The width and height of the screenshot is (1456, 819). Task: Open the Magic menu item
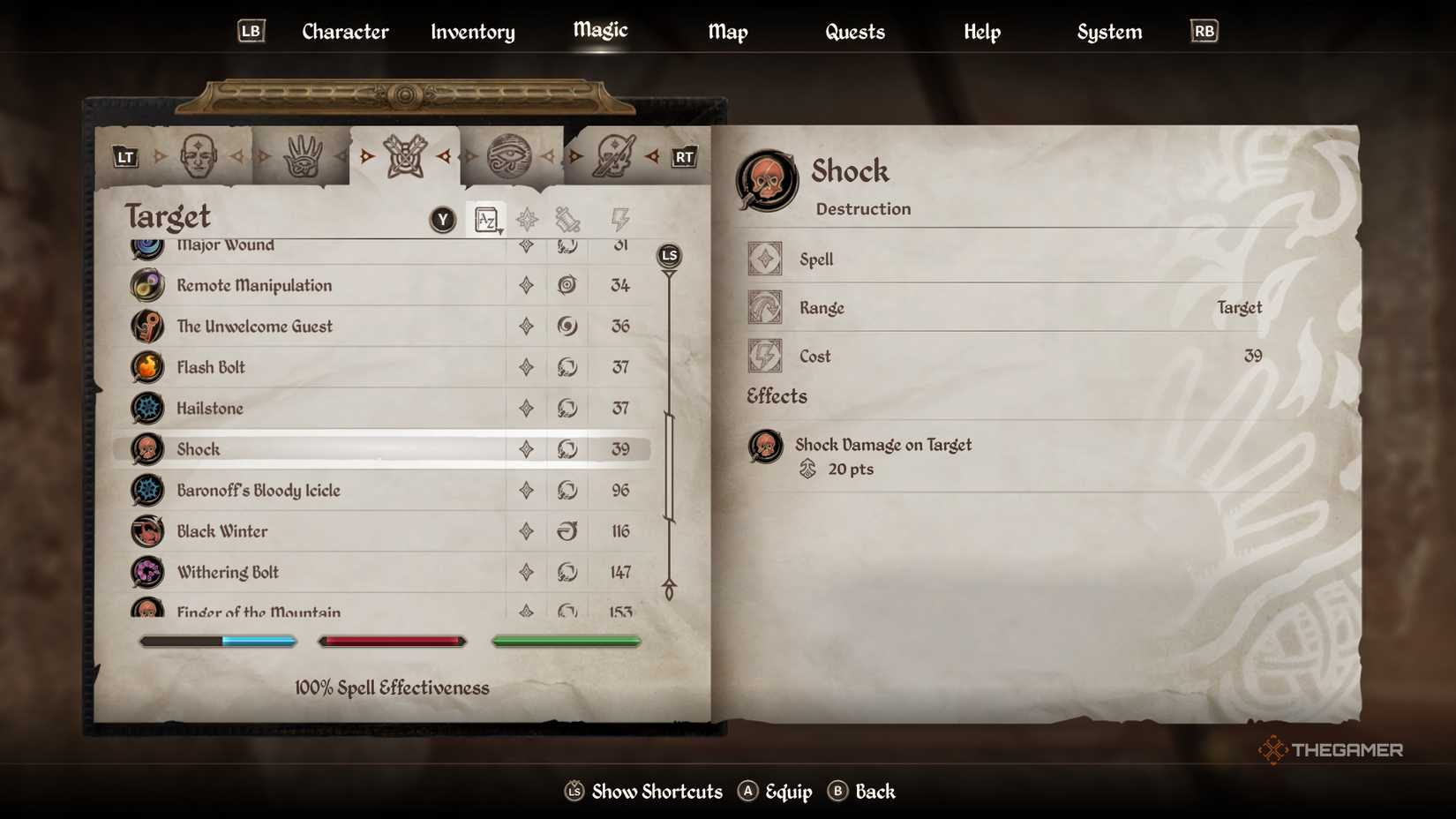point(599,31)
